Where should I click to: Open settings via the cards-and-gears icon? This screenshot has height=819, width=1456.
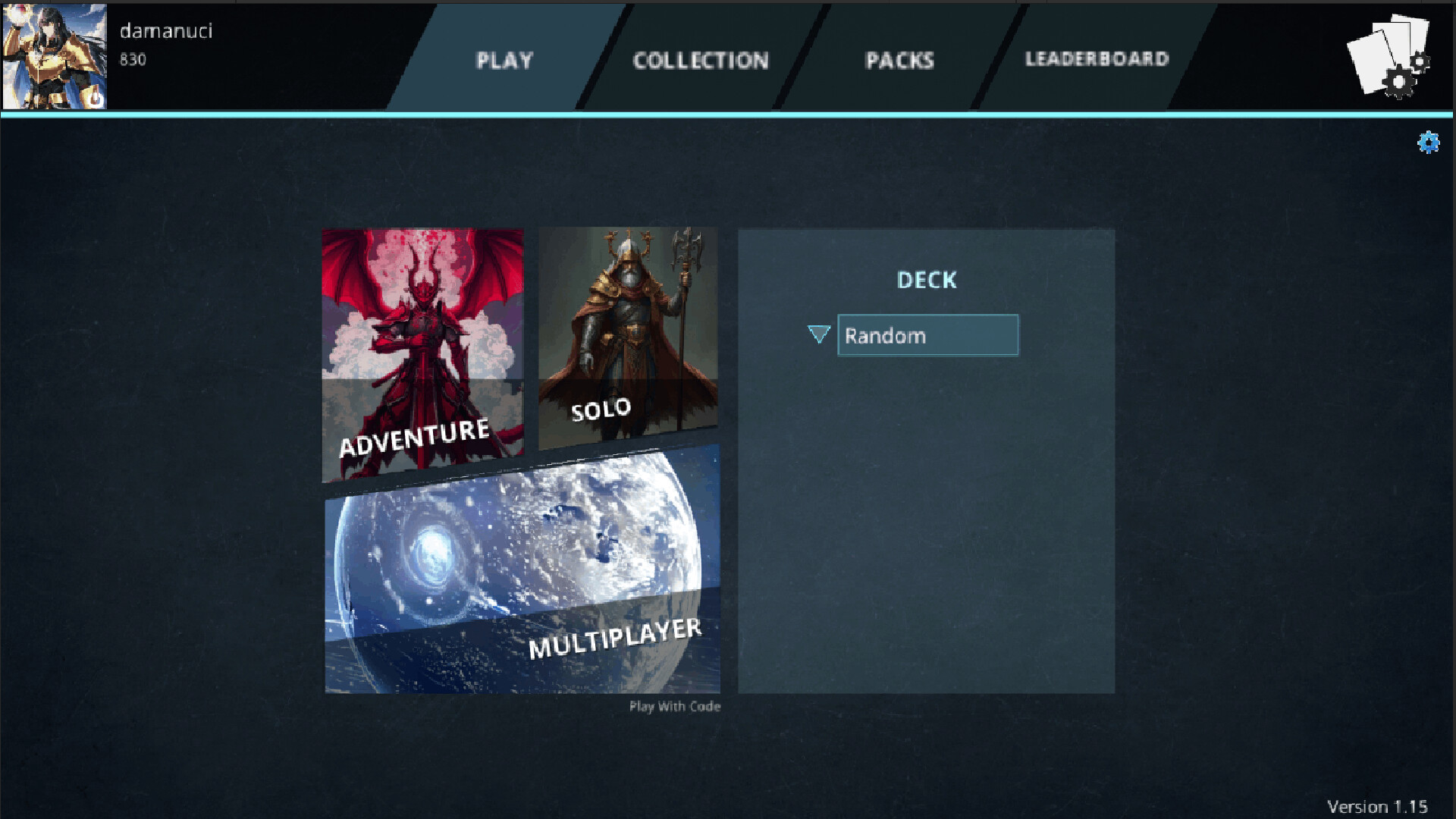pyautogui.click(x=1392, y=53)
